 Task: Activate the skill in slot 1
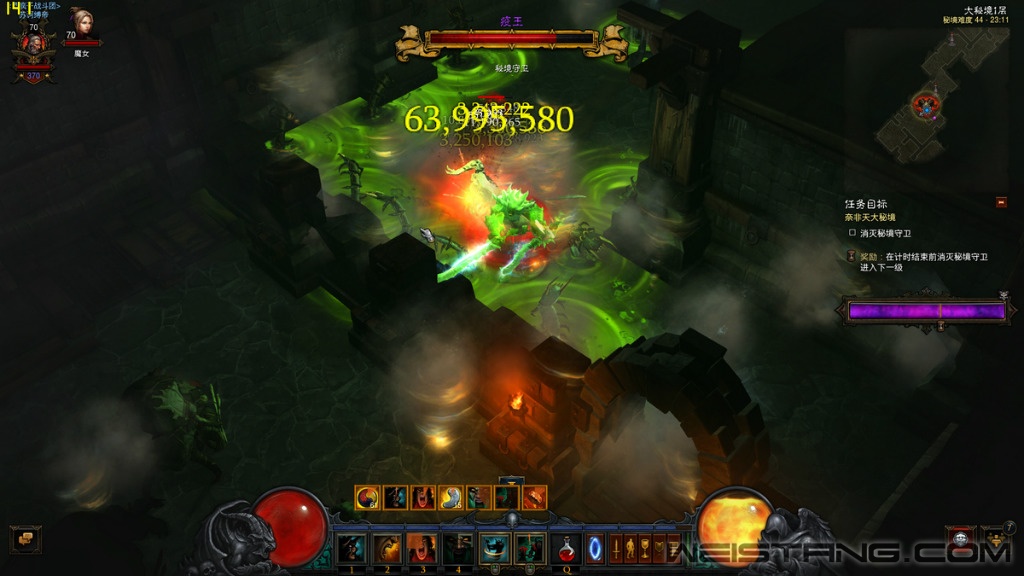point(351,548)
